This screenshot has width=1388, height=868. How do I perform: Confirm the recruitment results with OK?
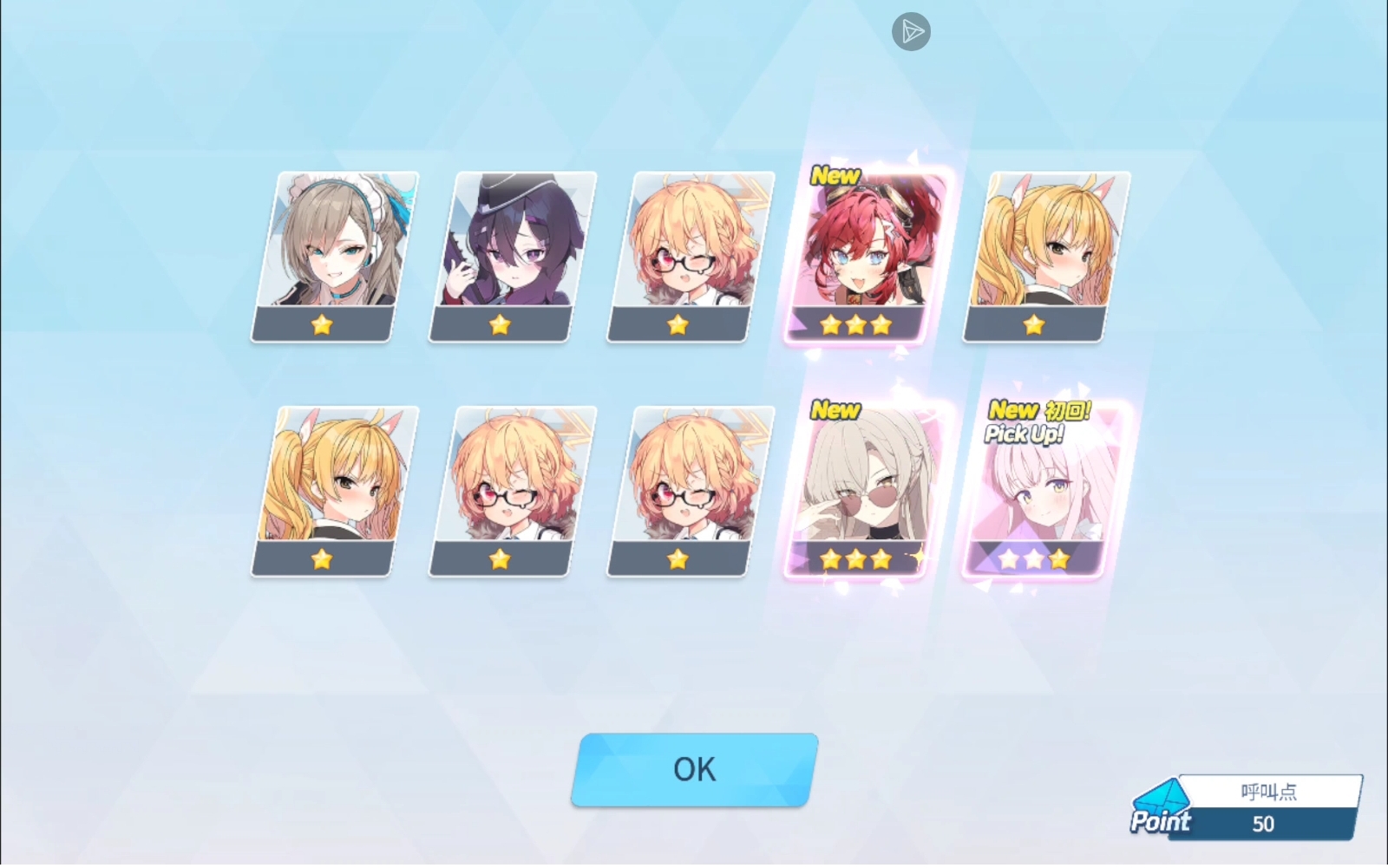tap(694, 770)
